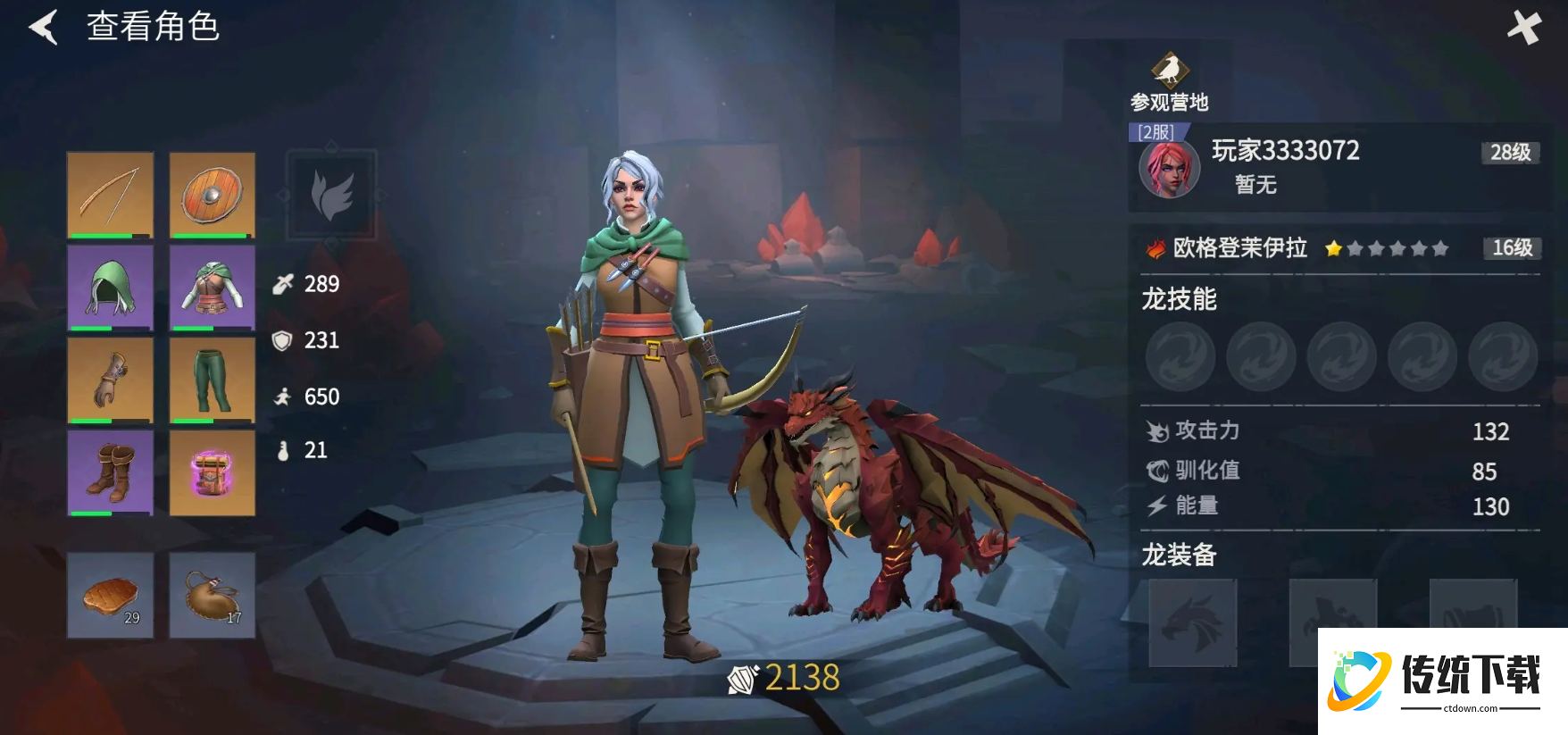Click the dragon head equipment slot
The image size is (1568, 735).
[1192, 622]
